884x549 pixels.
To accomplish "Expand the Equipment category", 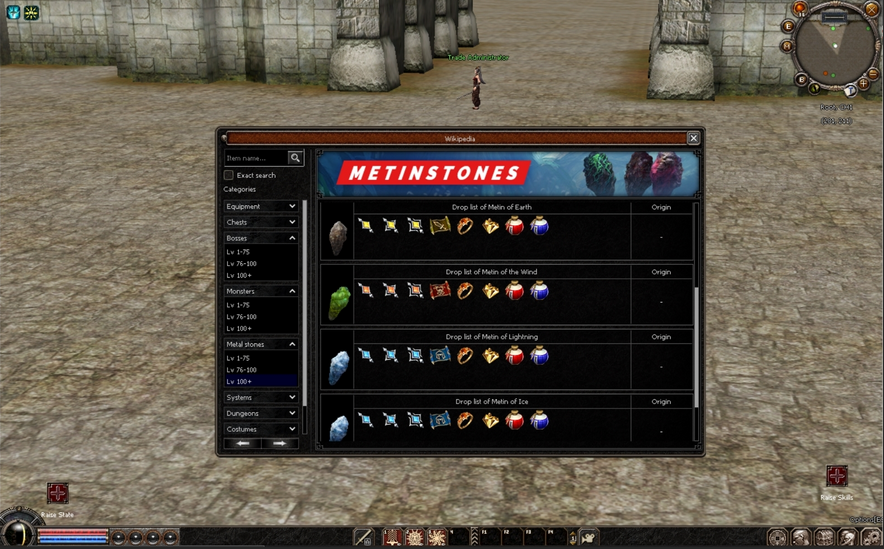I will (x=260, y=206).
